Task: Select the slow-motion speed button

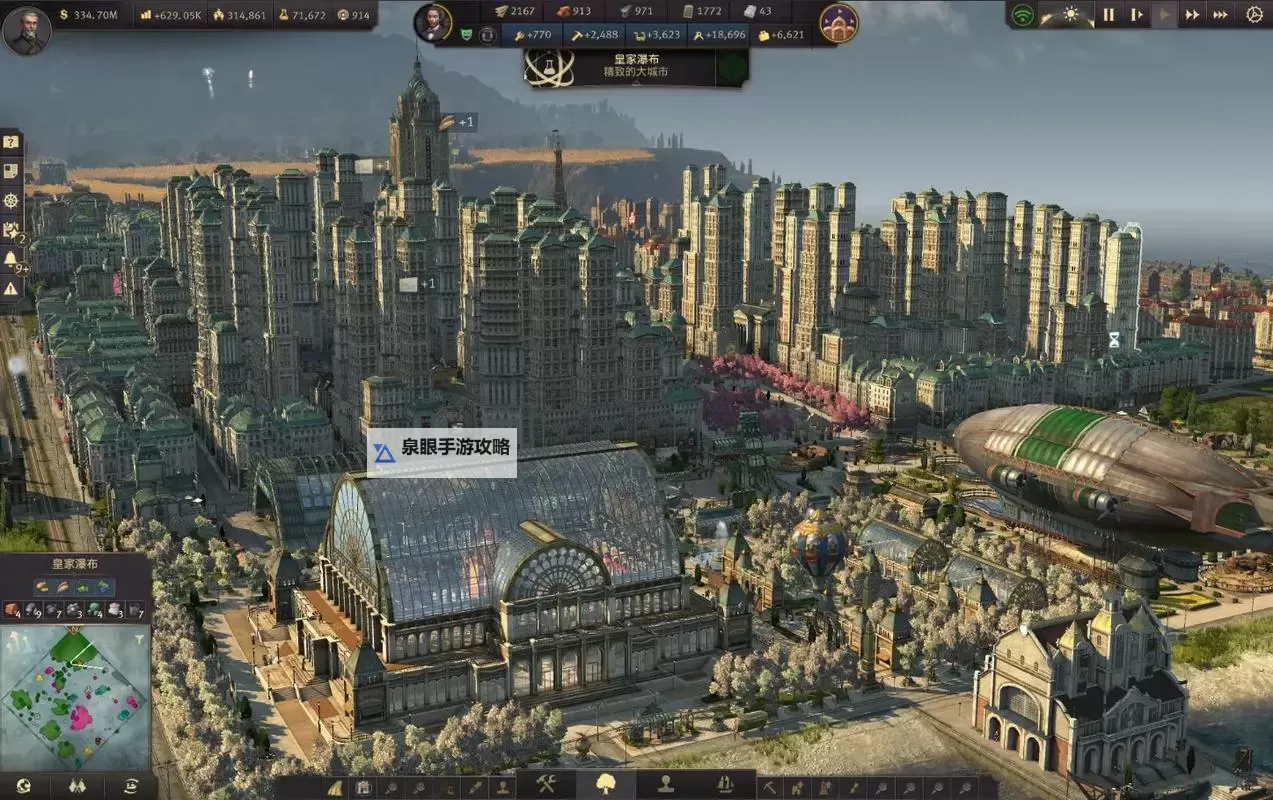Action: [x=1136, y=15]
